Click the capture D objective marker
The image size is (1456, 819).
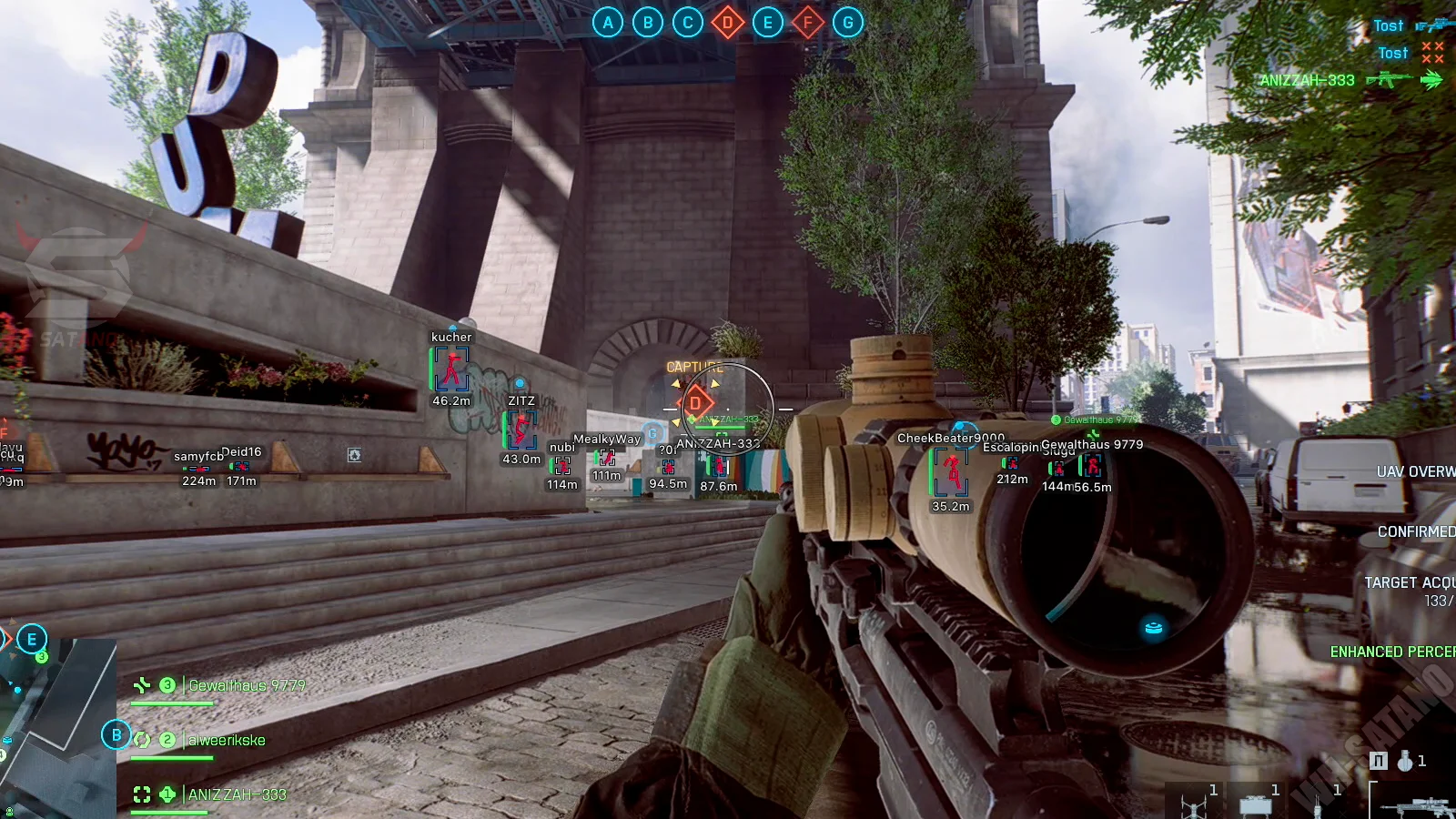click(x=696, y=402)
